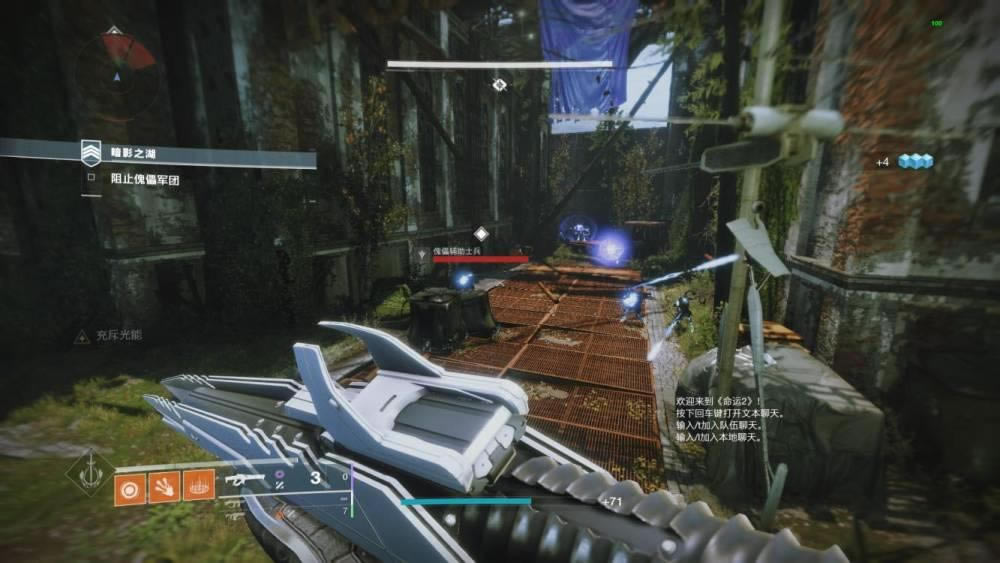Click the chevron mission badge icon
The image size is (1000, 563).
click(91, 153)
